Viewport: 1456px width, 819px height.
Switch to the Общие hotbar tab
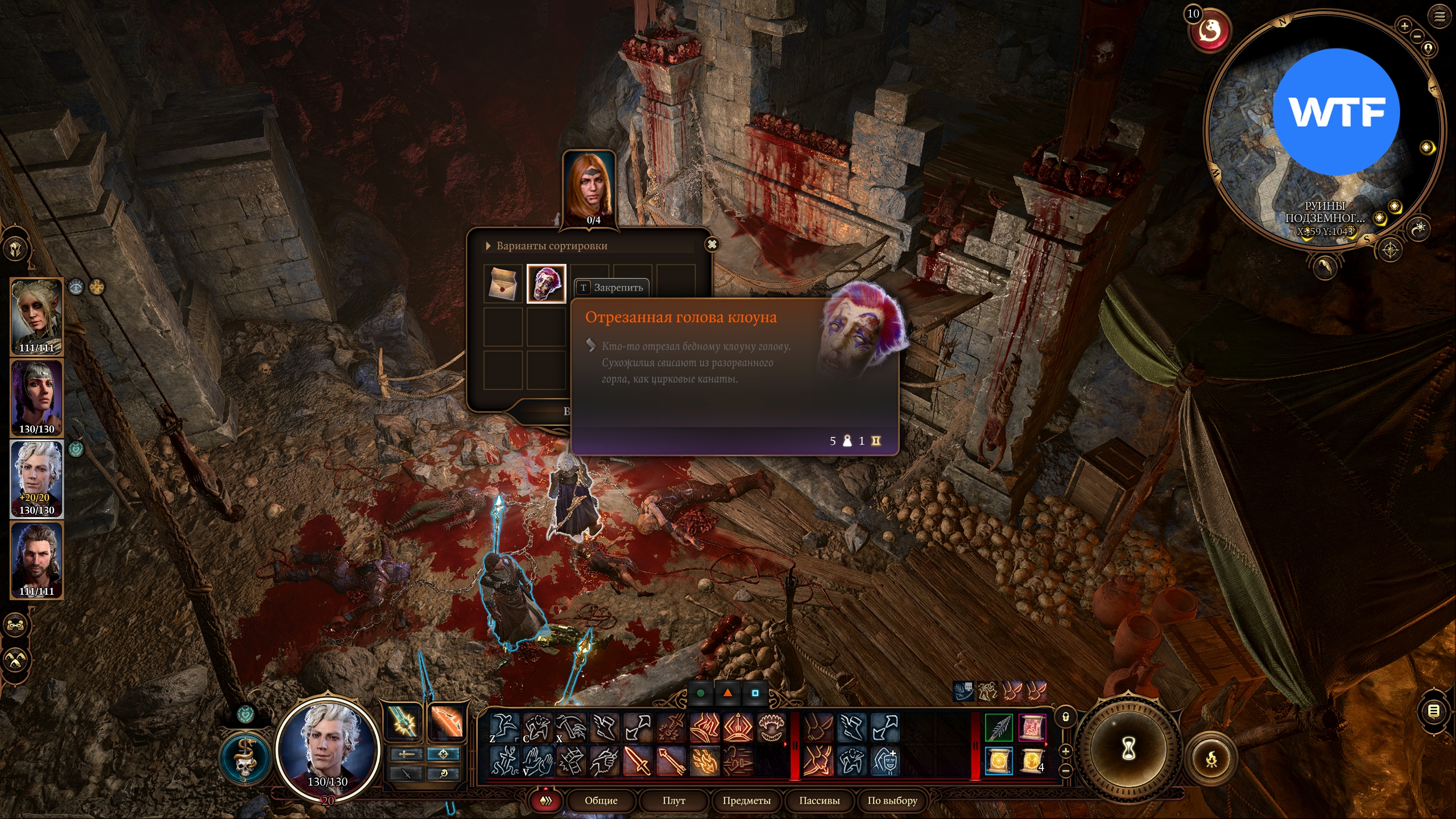[x=601, y=801]
